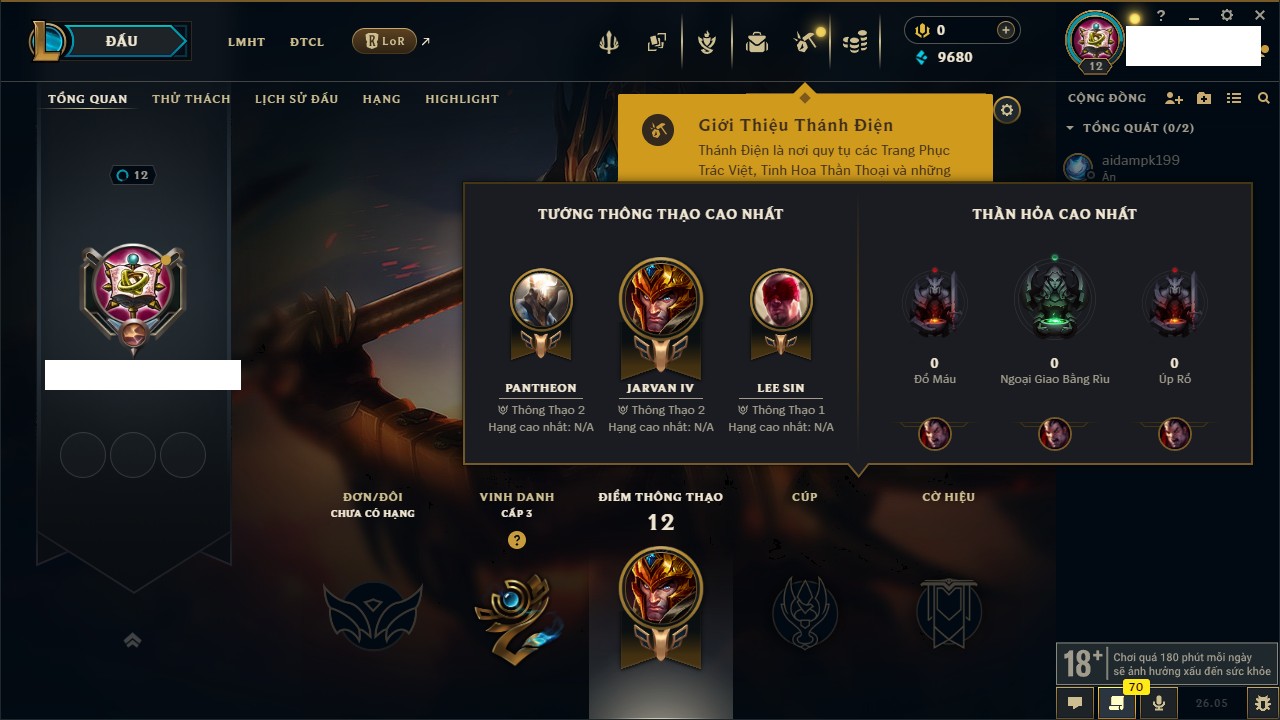Click the add friend icon
The width and height of the screenshot is (1280, 720).
tap(1174, 98)
